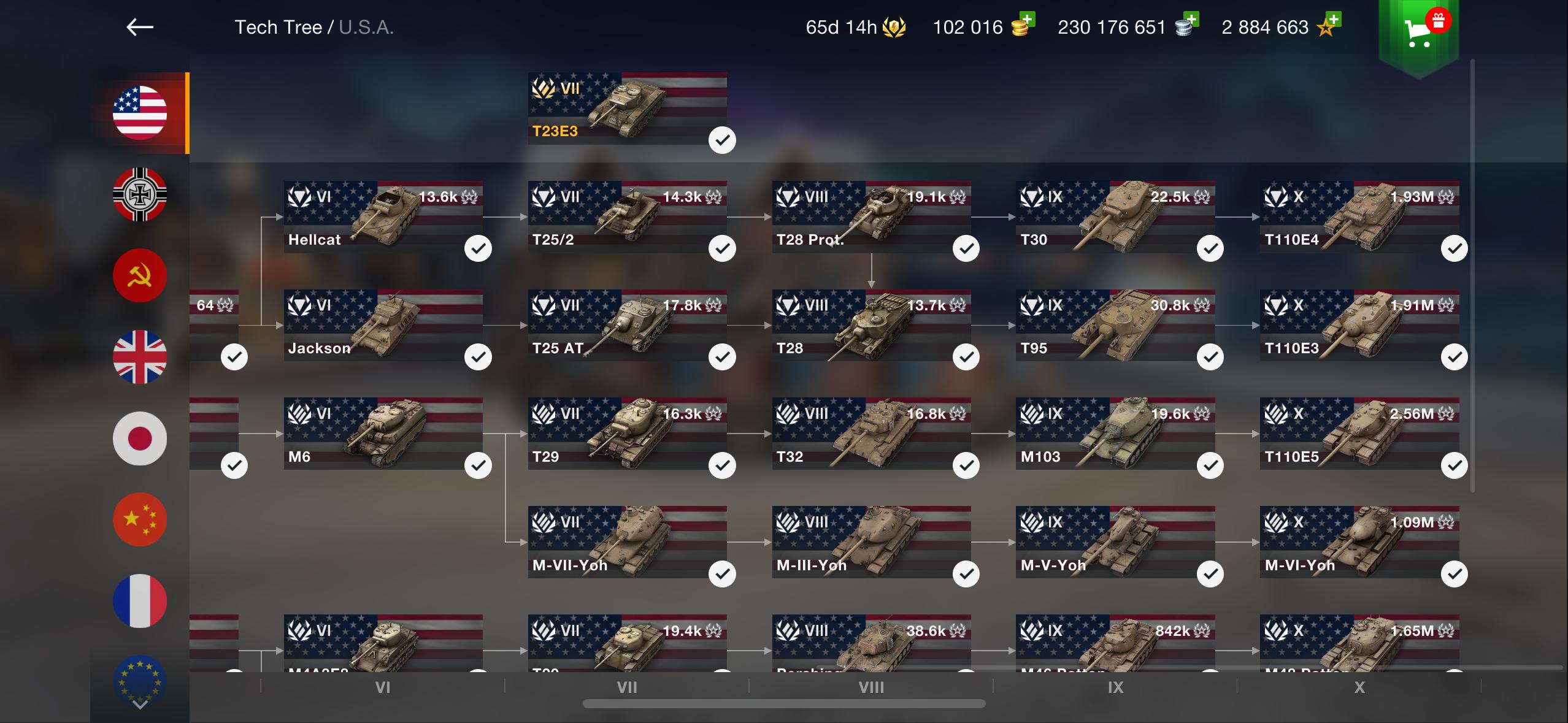Switch to the U.S.S.R. tech tree

click(140, 275)
